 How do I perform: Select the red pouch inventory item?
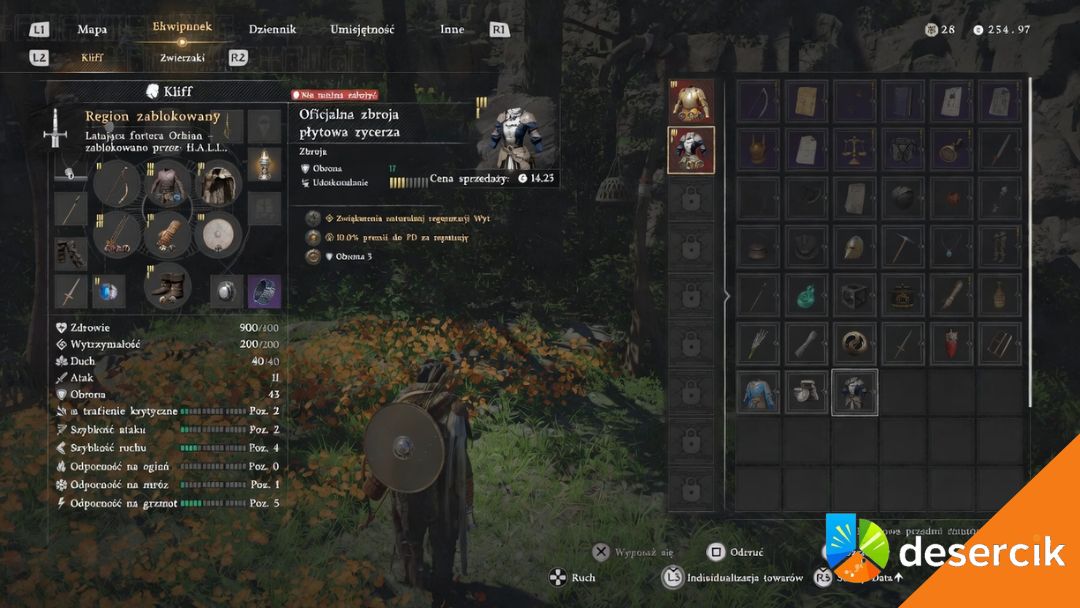pos(952,343)
